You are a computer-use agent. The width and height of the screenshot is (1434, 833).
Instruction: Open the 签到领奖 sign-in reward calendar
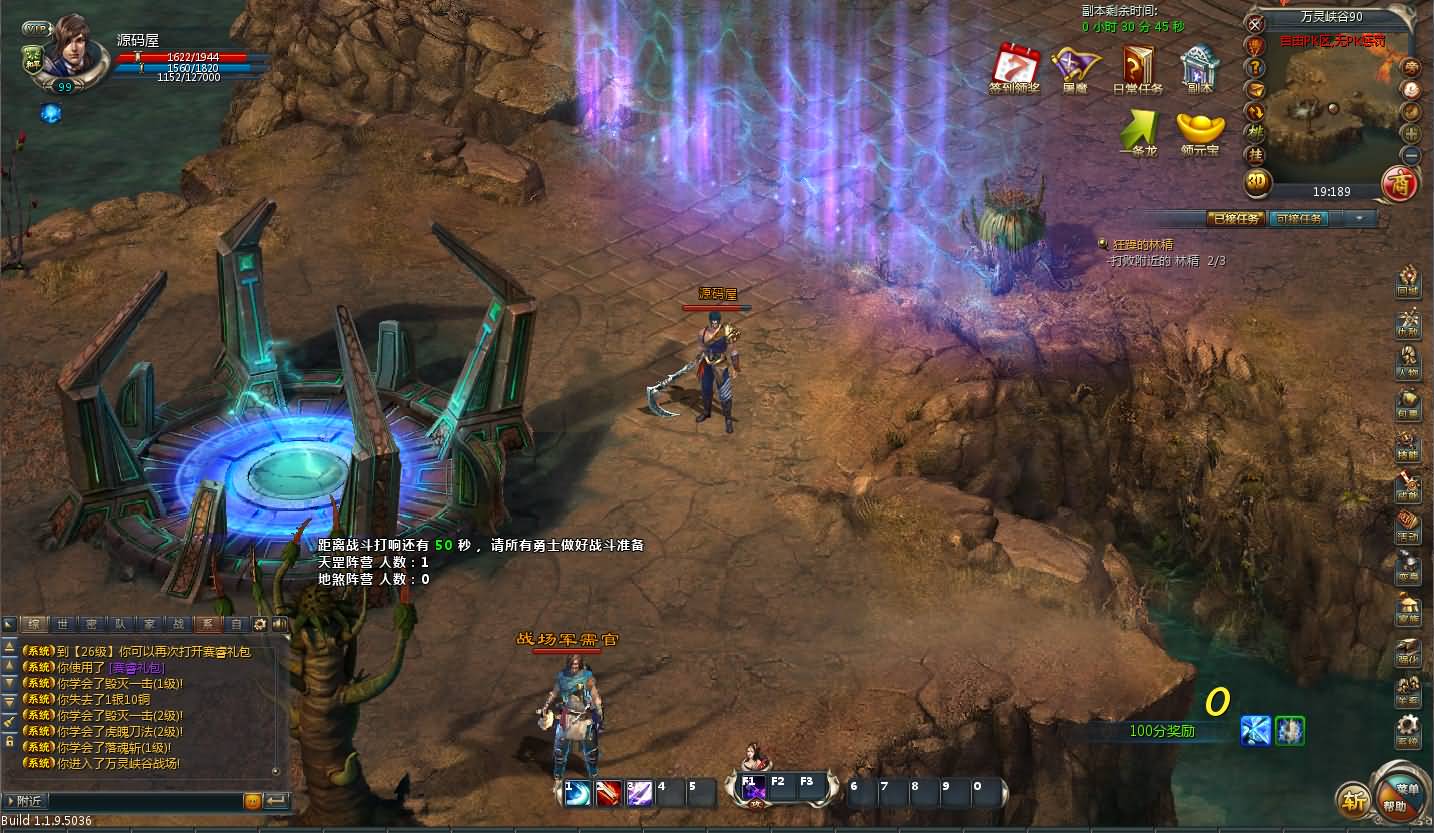[x=1014, y=66]
